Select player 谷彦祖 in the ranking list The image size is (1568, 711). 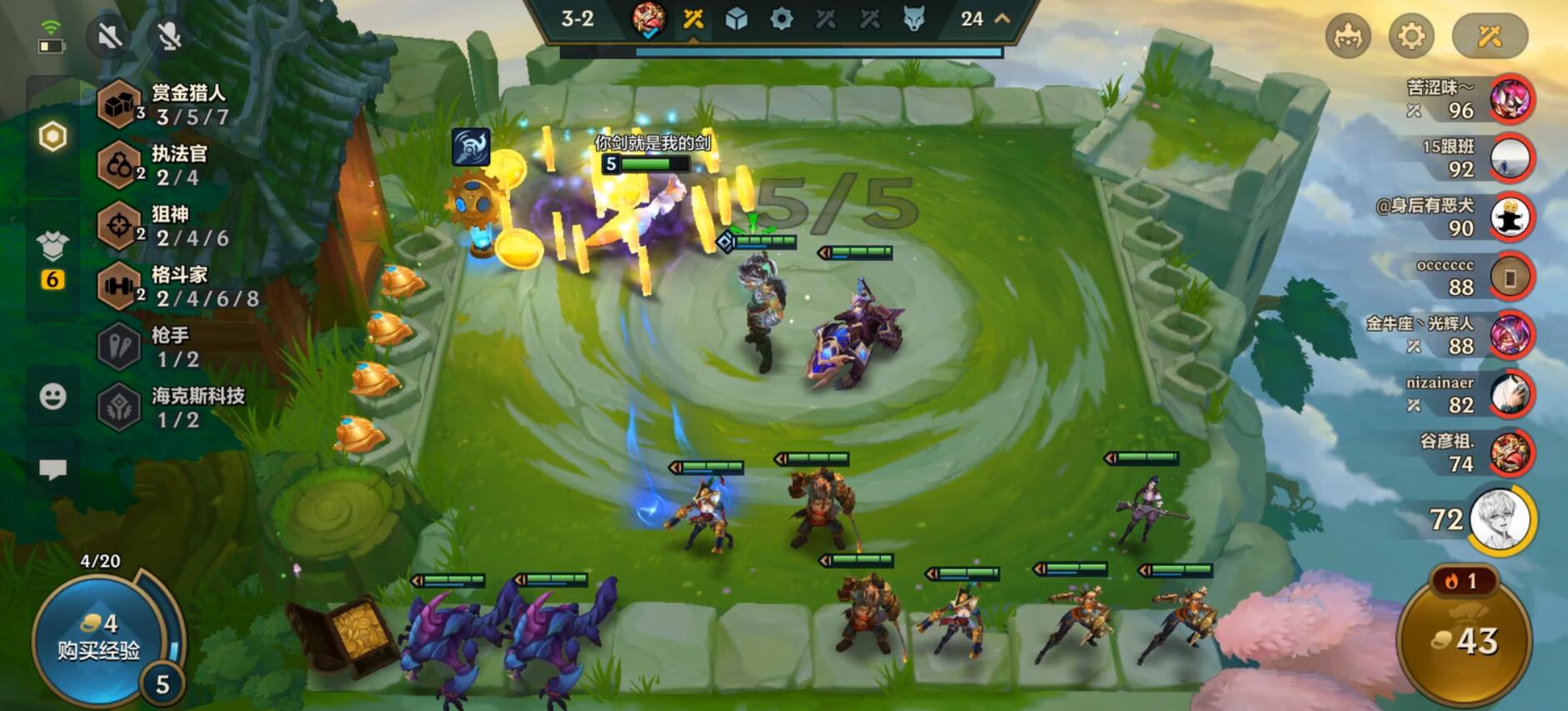(1511, 453)
